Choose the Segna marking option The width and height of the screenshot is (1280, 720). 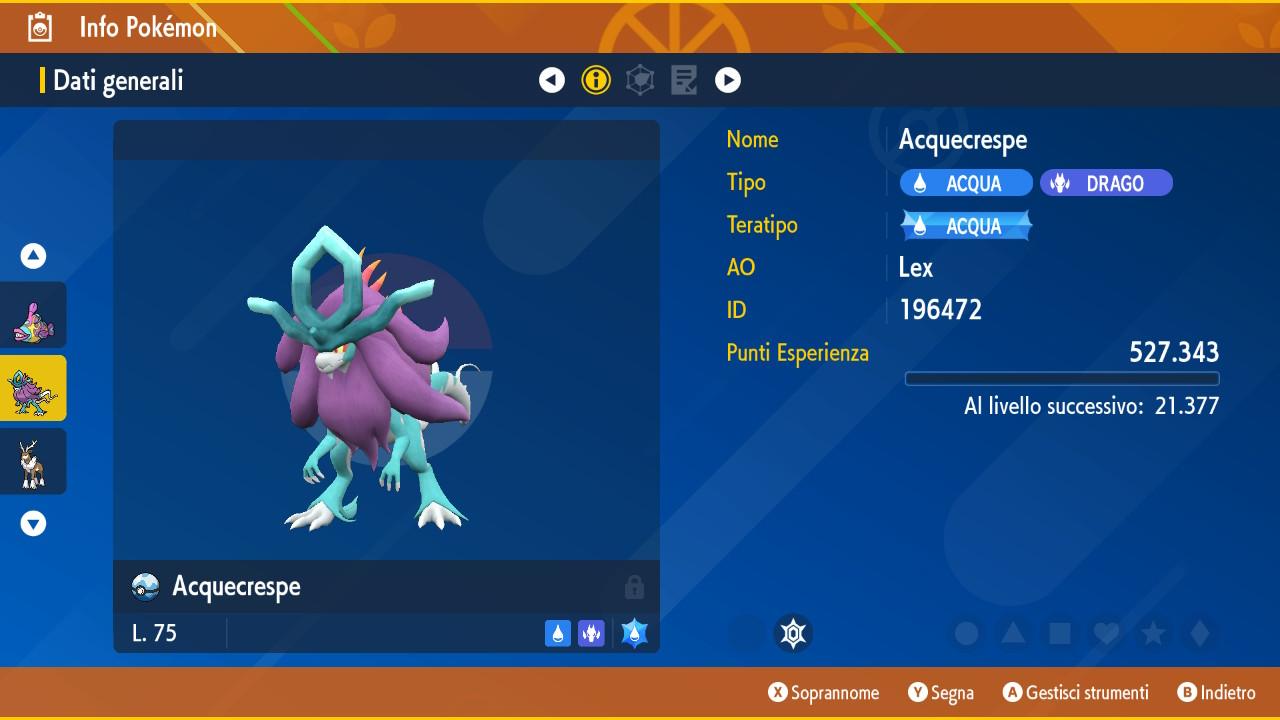(941, 692)
